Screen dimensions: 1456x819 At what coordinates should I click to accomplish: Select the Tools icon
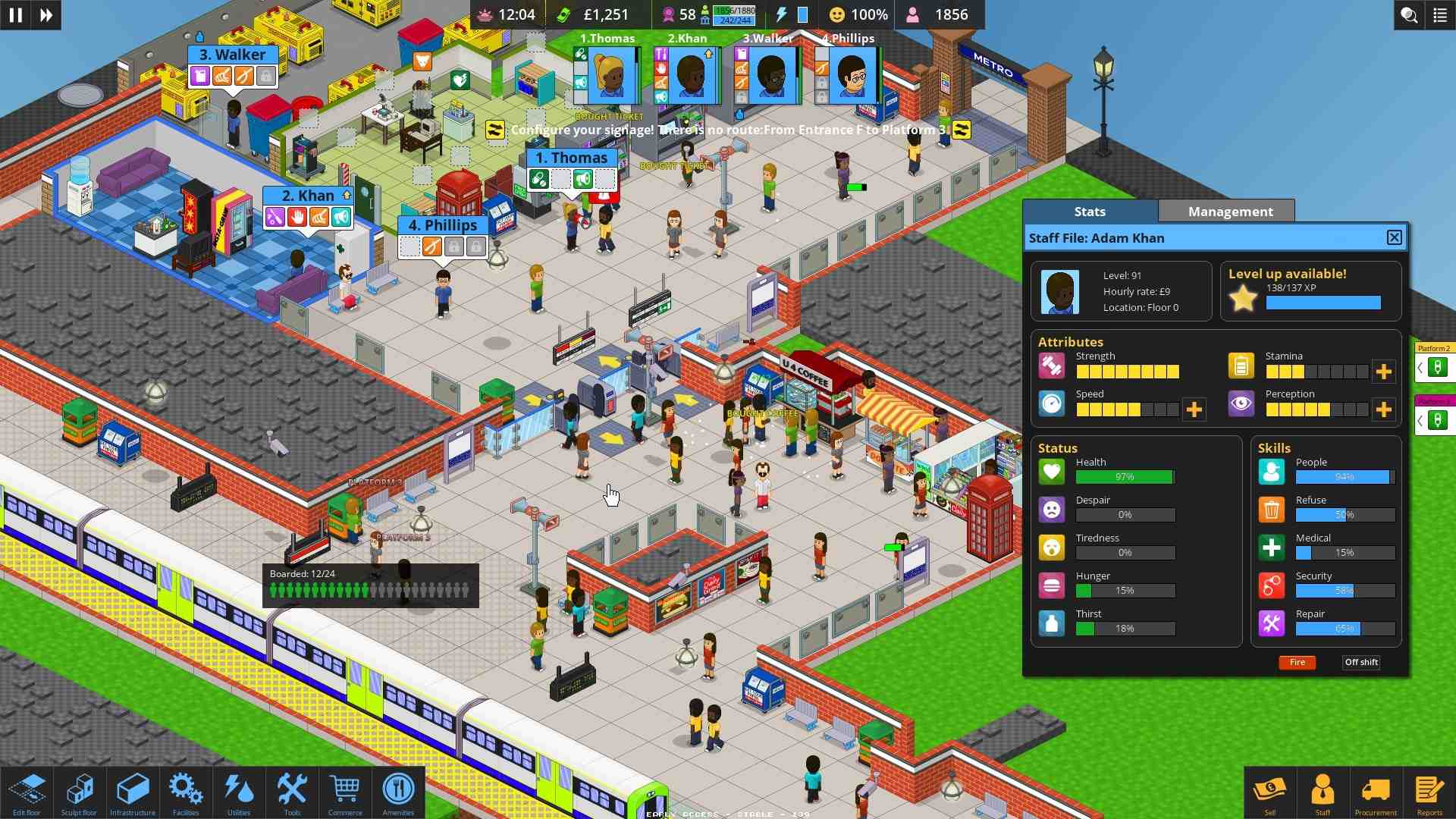click(x=292, y=792)
